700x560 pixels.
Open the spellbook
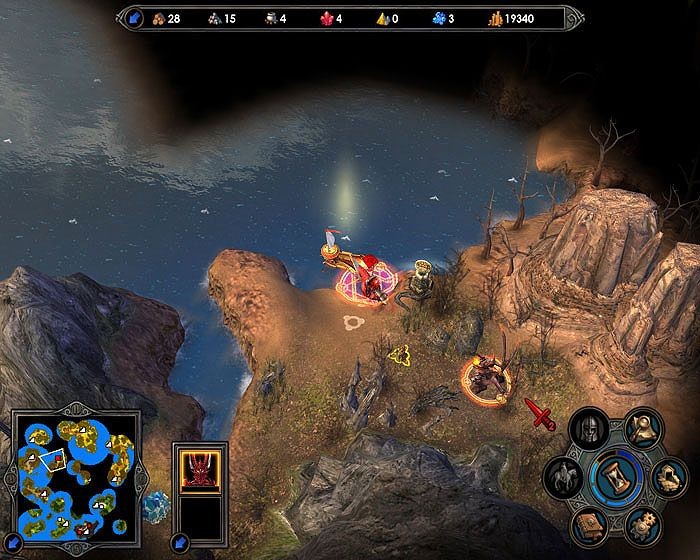[x=589, y=524]
